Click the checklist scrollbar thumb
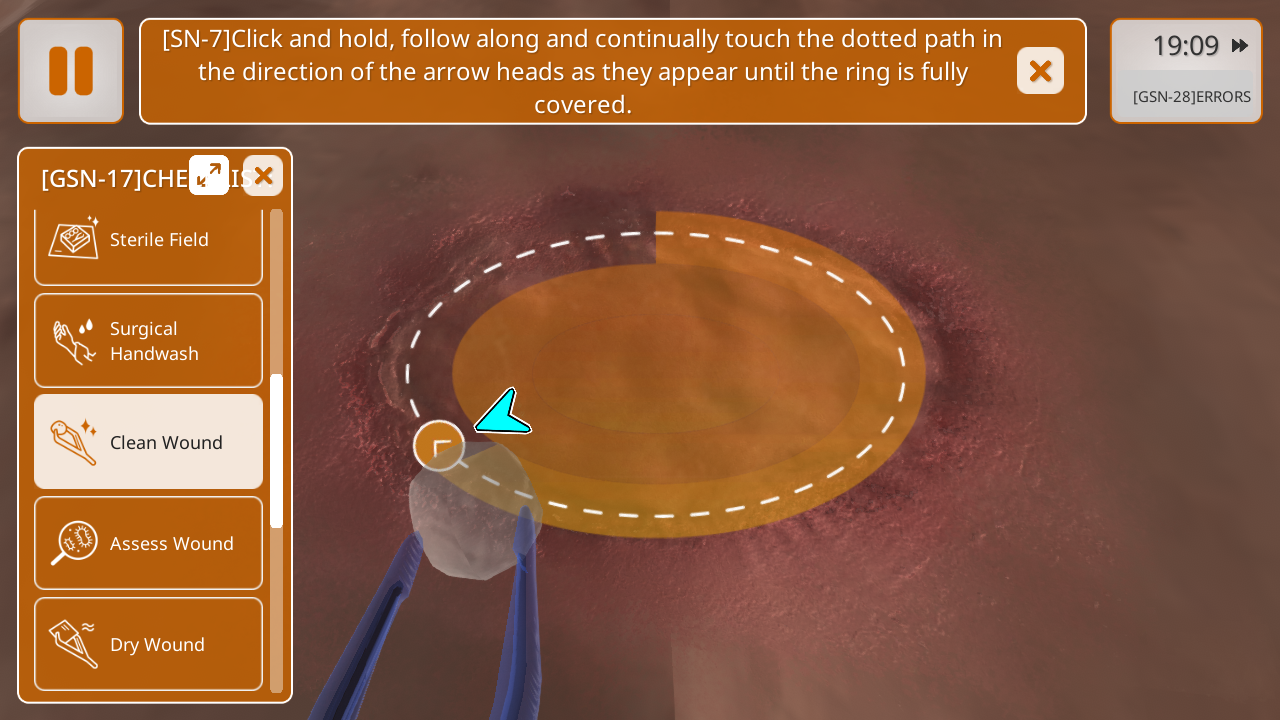Image resolution: width=1280 pixels, height=720 pixels. (x=277, y=451)
